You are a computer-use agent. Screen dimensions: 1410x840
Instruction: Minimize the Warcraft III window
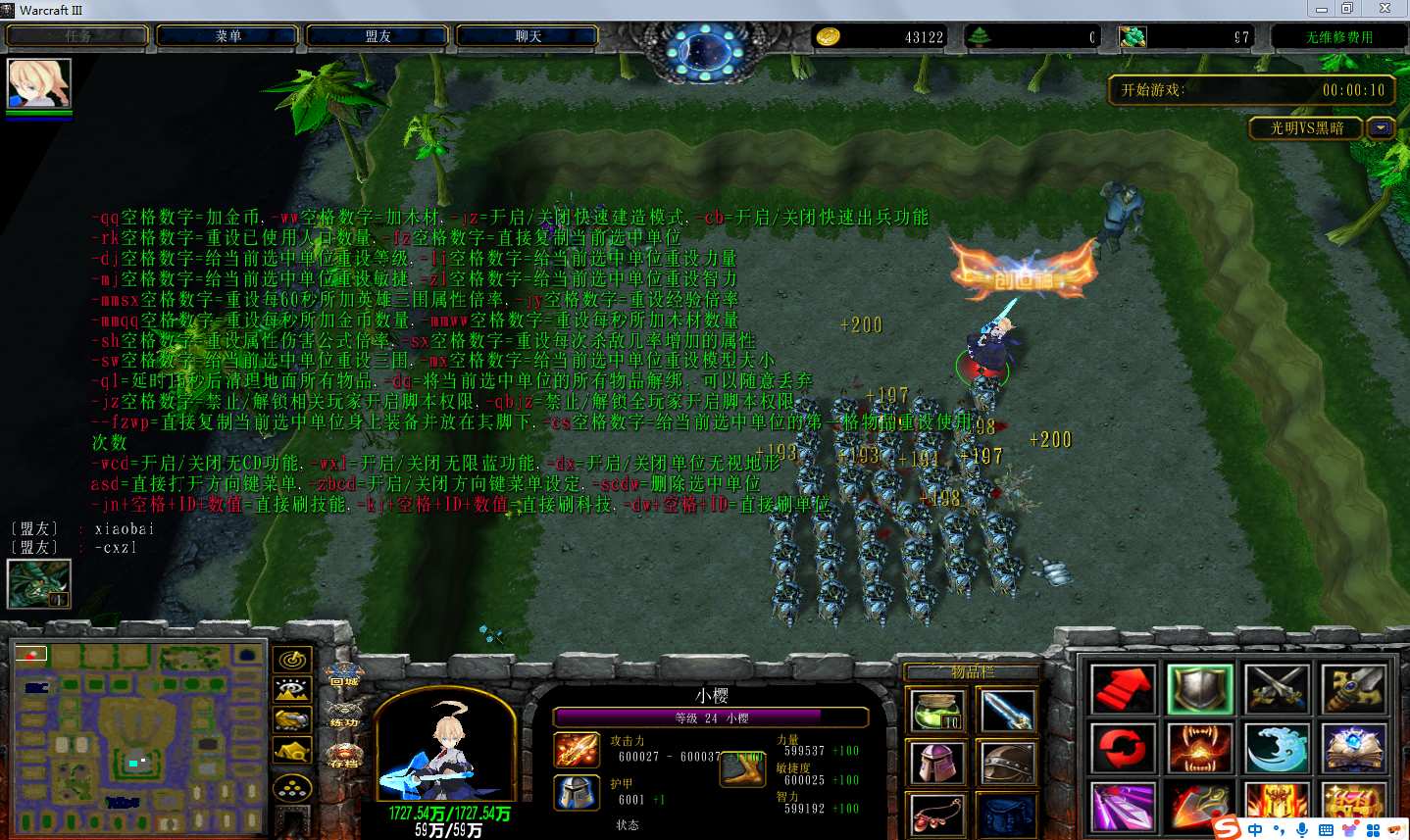tap(1322, 9)
